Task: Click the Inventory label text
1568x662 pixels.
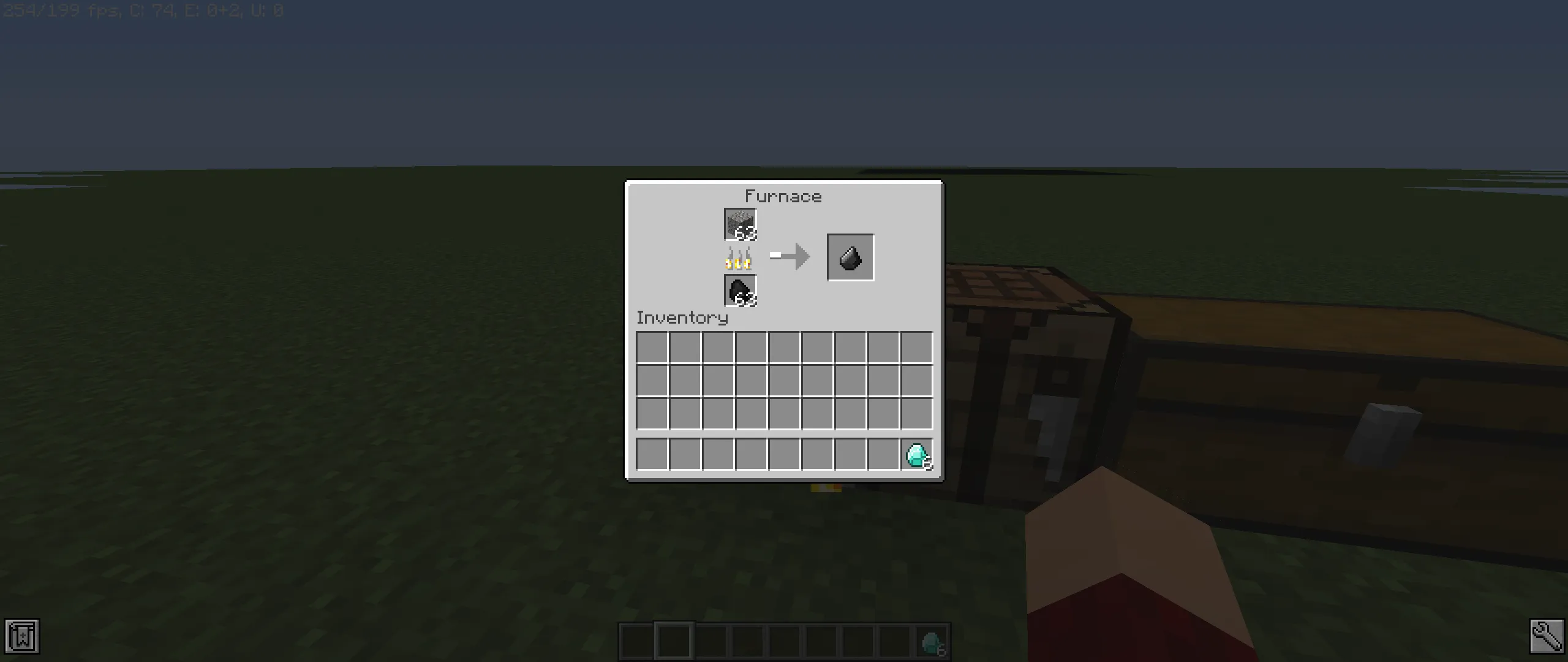Action: click(682, 318)
